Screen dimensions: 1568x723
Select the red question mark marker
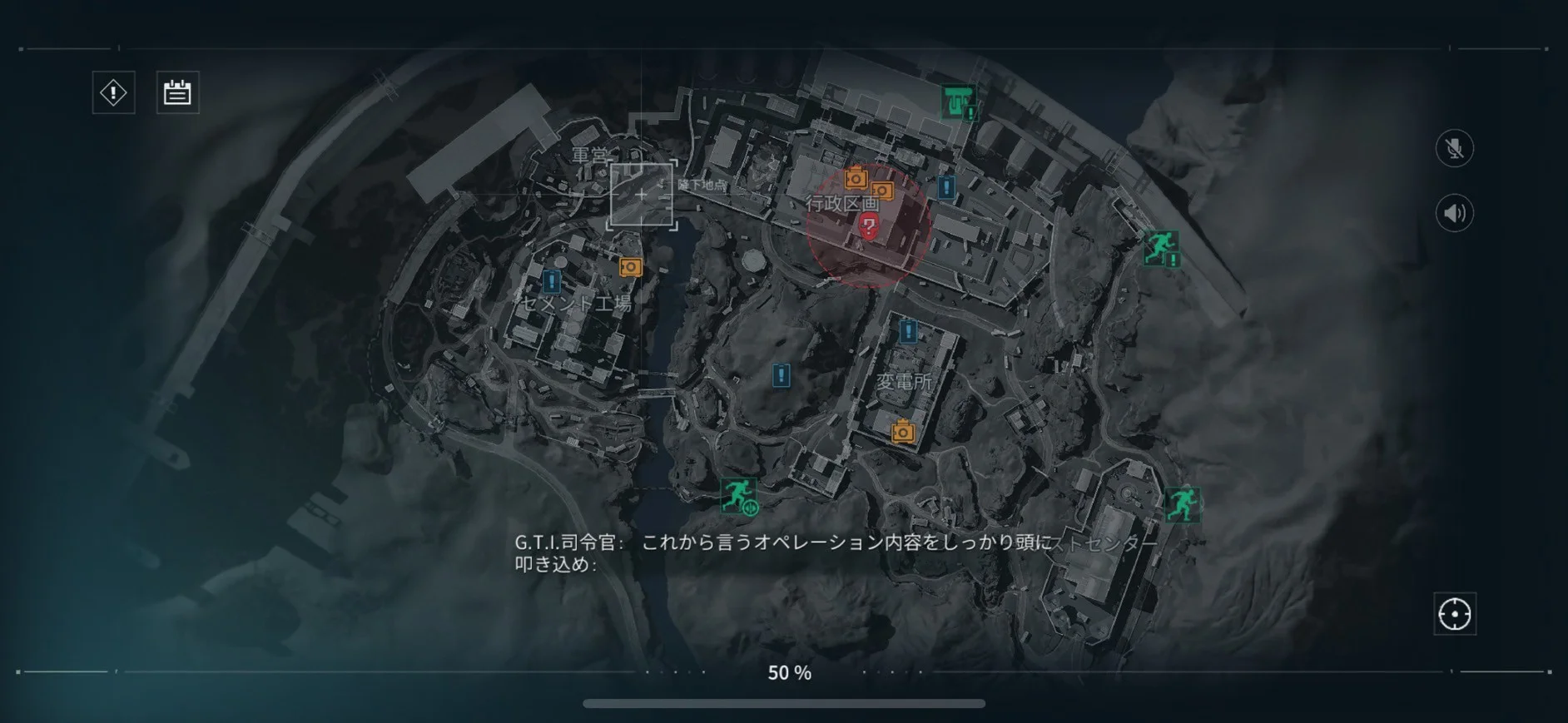click(868, 225)
